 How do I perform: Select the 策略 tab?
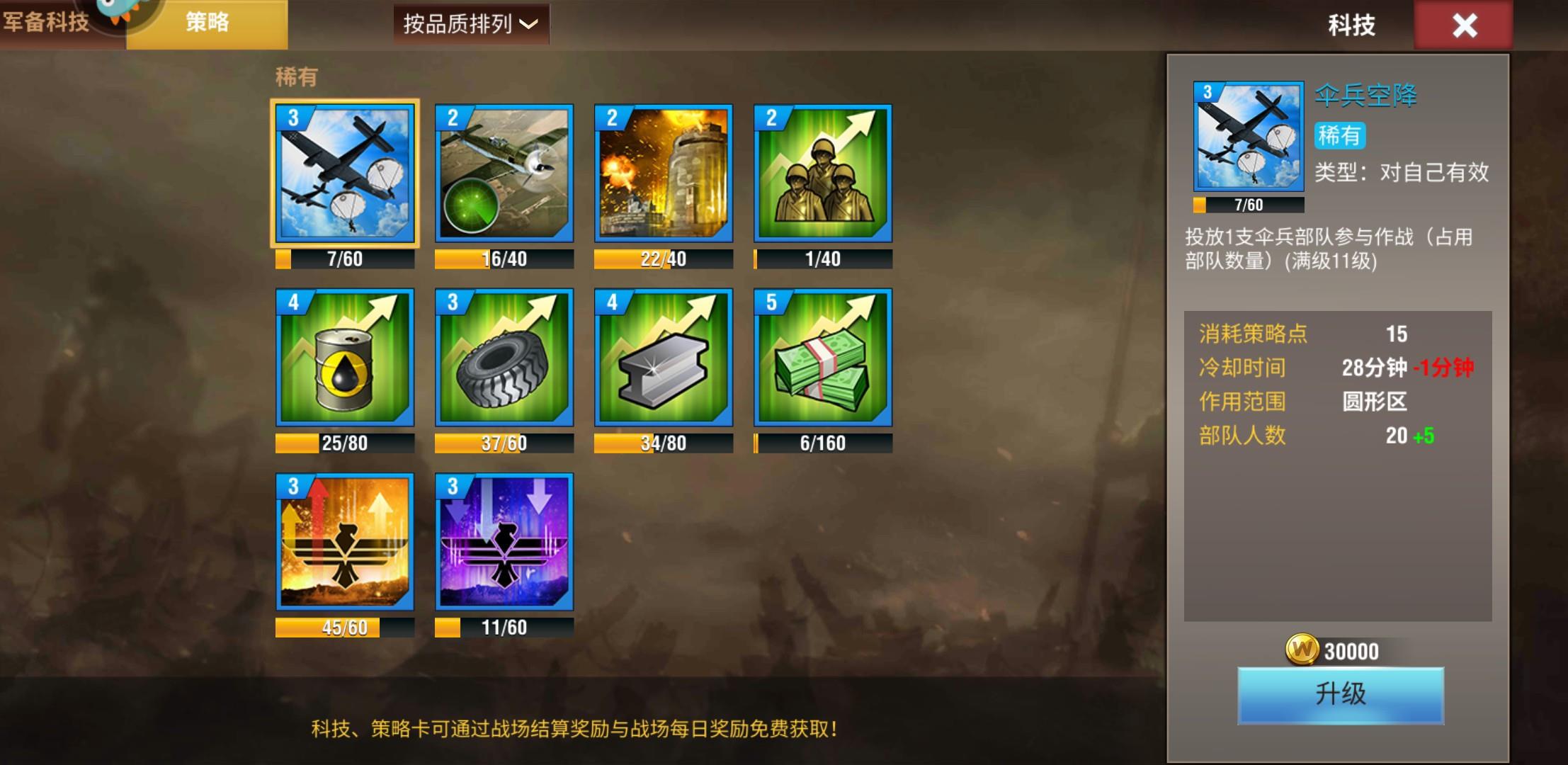207,23
